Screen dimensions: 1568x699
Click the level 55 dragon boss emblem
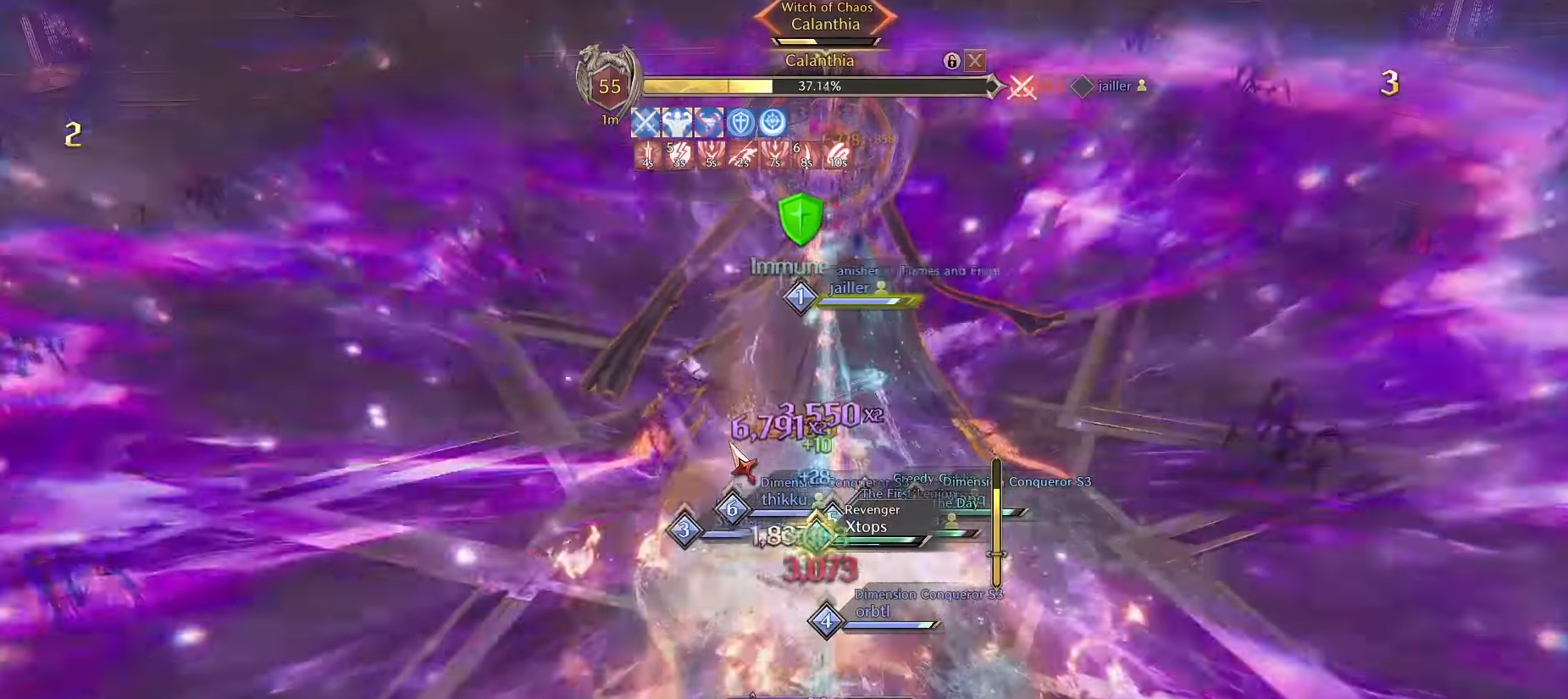pyautogui.click(x=608, y=85)
